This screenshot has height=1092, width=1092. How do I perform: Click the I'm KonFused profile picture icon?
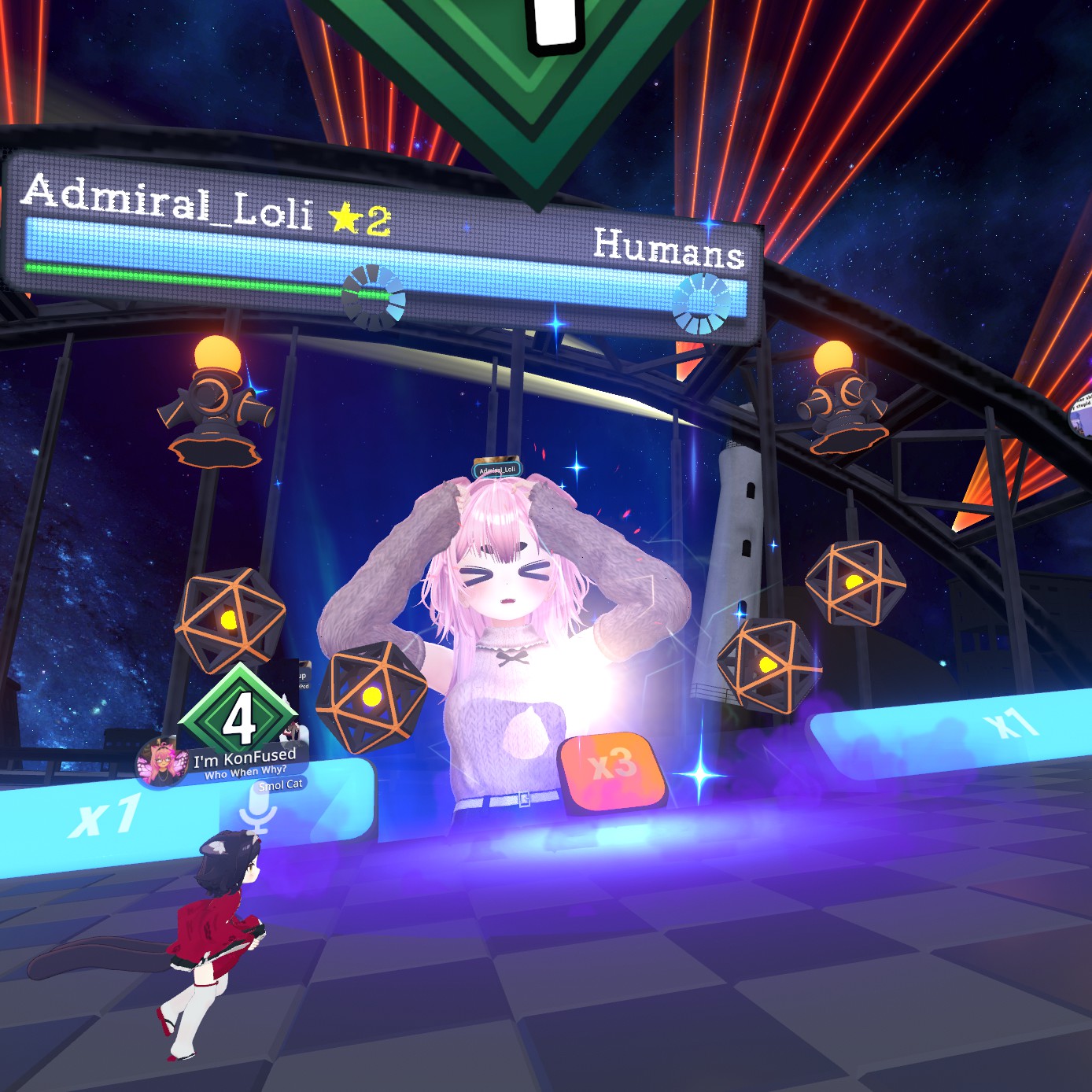coord(160,762)
